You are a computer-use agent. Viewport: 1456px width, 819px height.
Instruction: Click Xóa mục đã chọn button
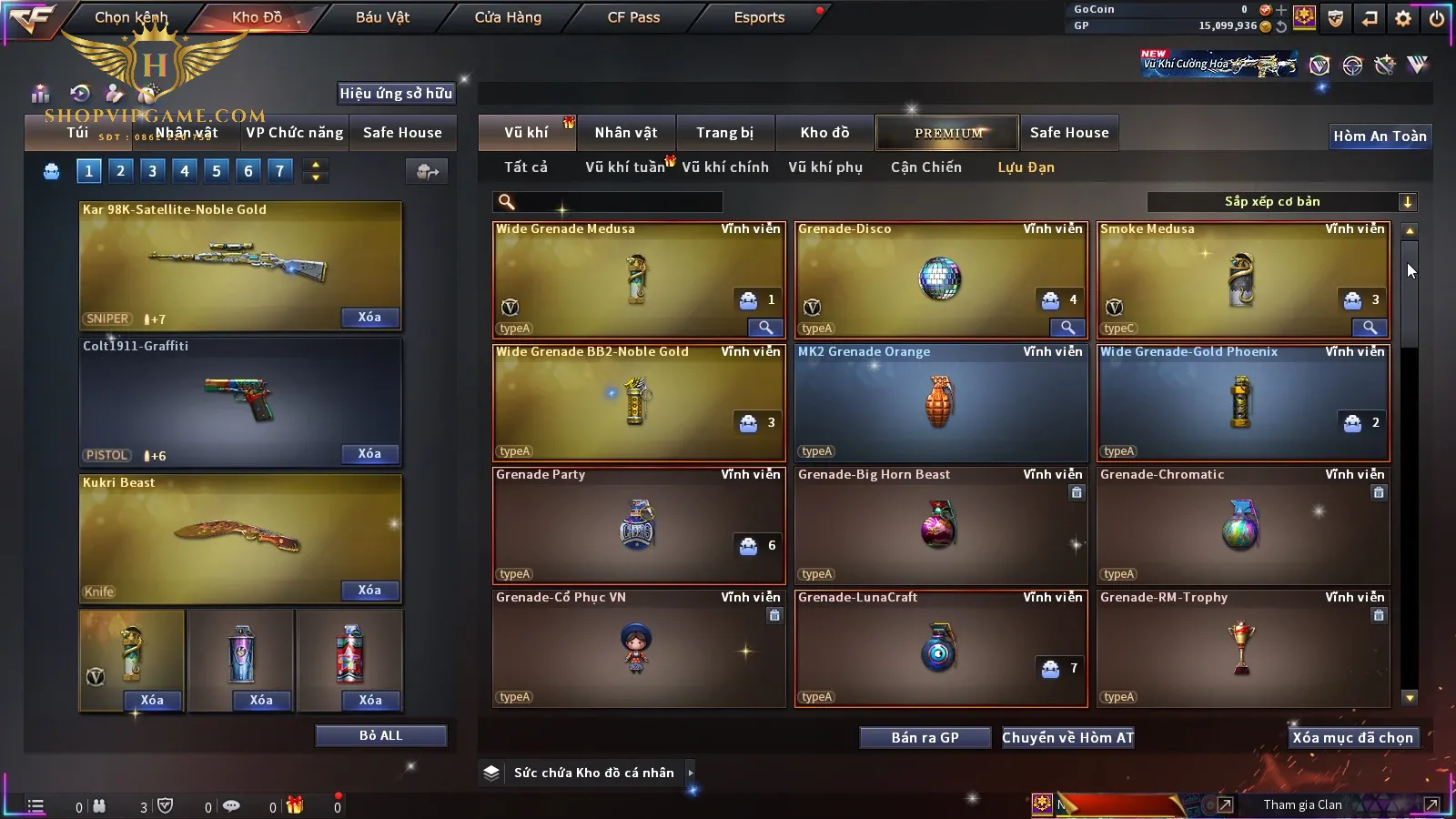[1352, 738]
